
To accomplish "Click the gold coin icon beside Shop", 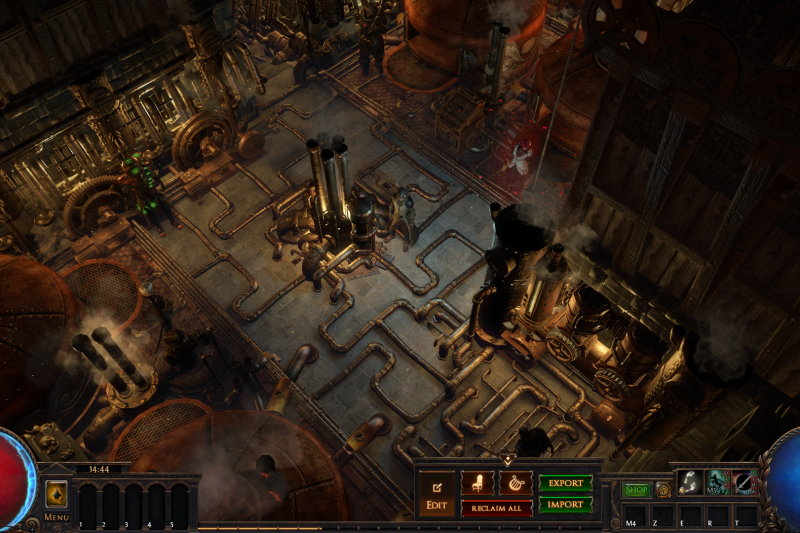I will click(663, 490).
